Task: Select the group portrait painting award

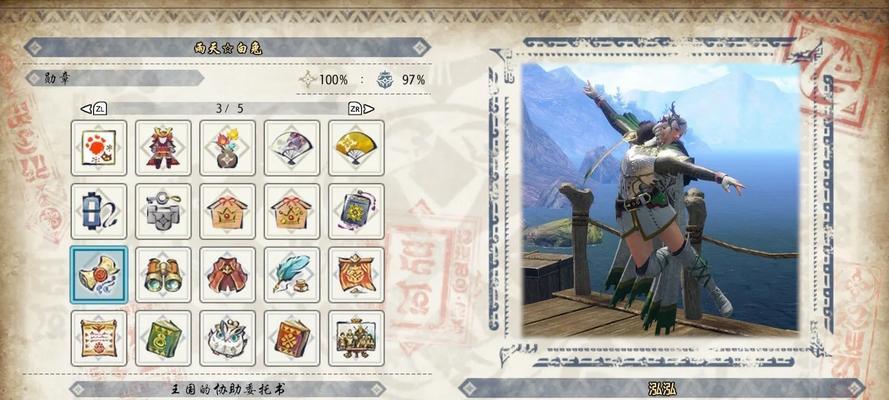Action: (356, 338)
